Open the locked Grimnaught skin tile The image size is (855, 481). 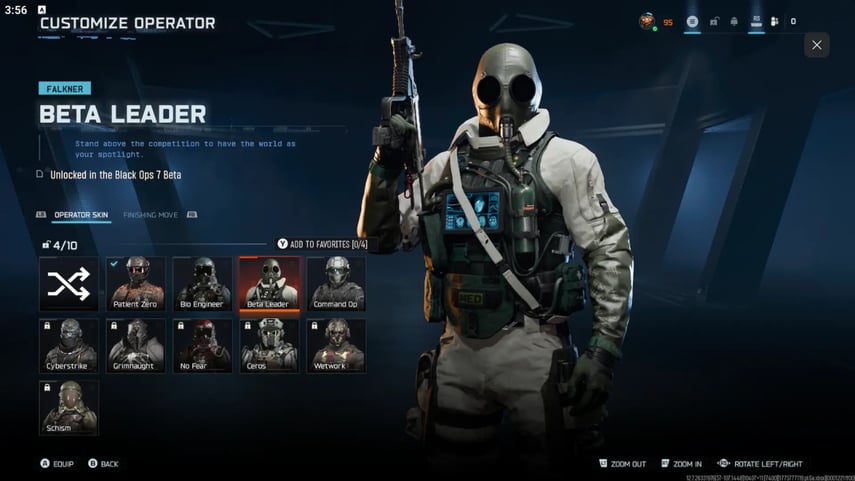[x=135, y=345]
